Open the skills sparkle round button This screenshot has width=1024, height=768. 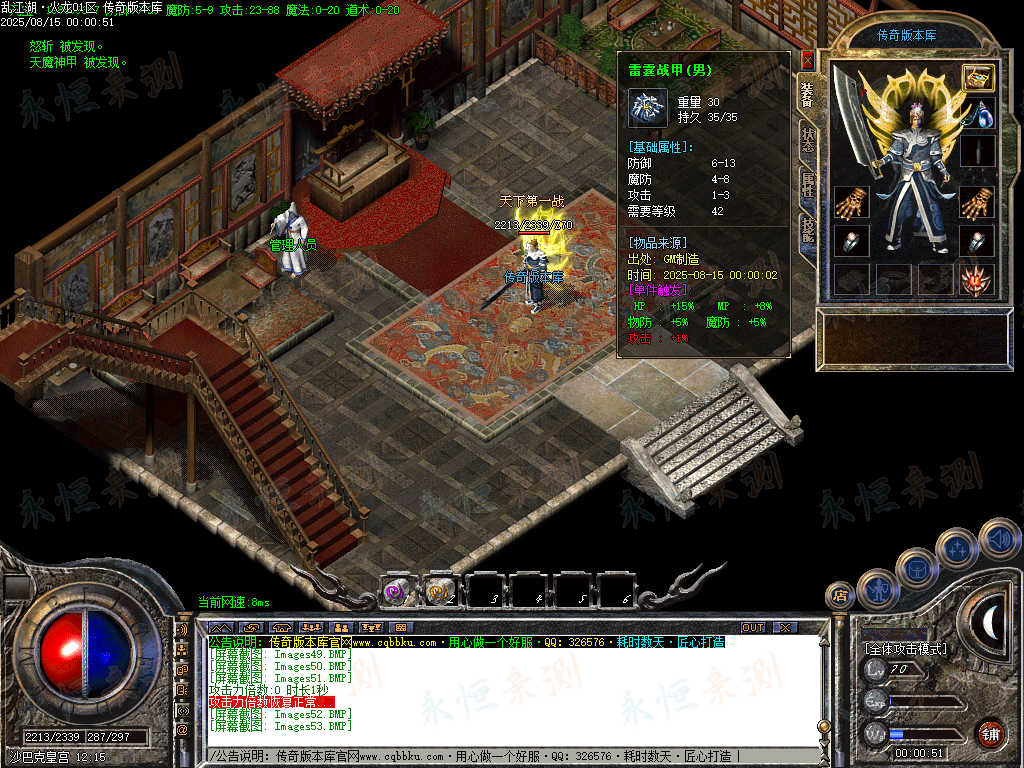956,547
